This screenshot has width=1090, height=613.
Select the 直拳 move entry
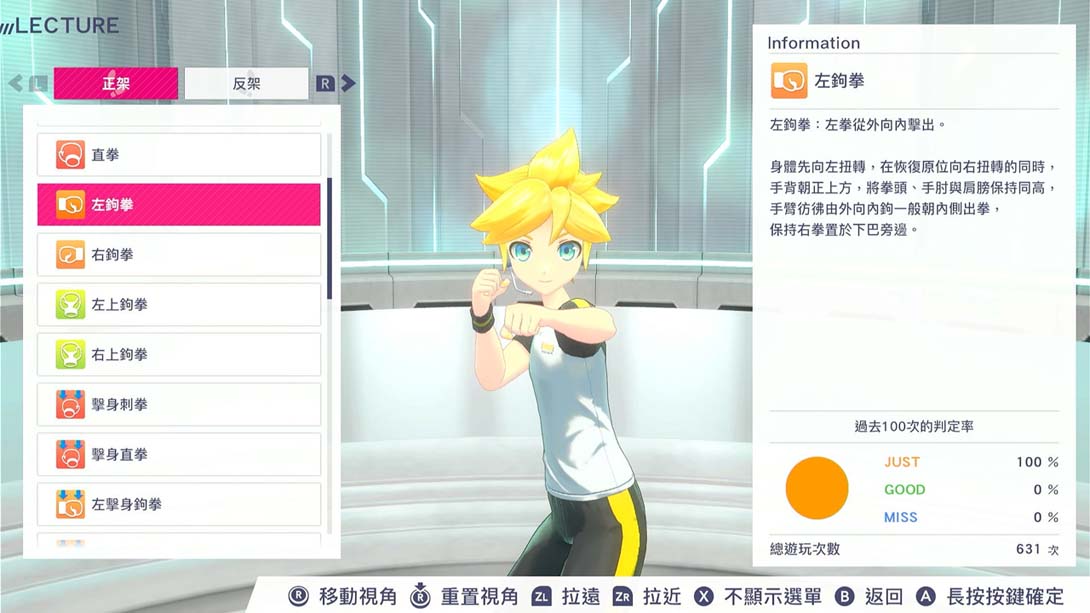pyautogui.click(x=179, y=155)
